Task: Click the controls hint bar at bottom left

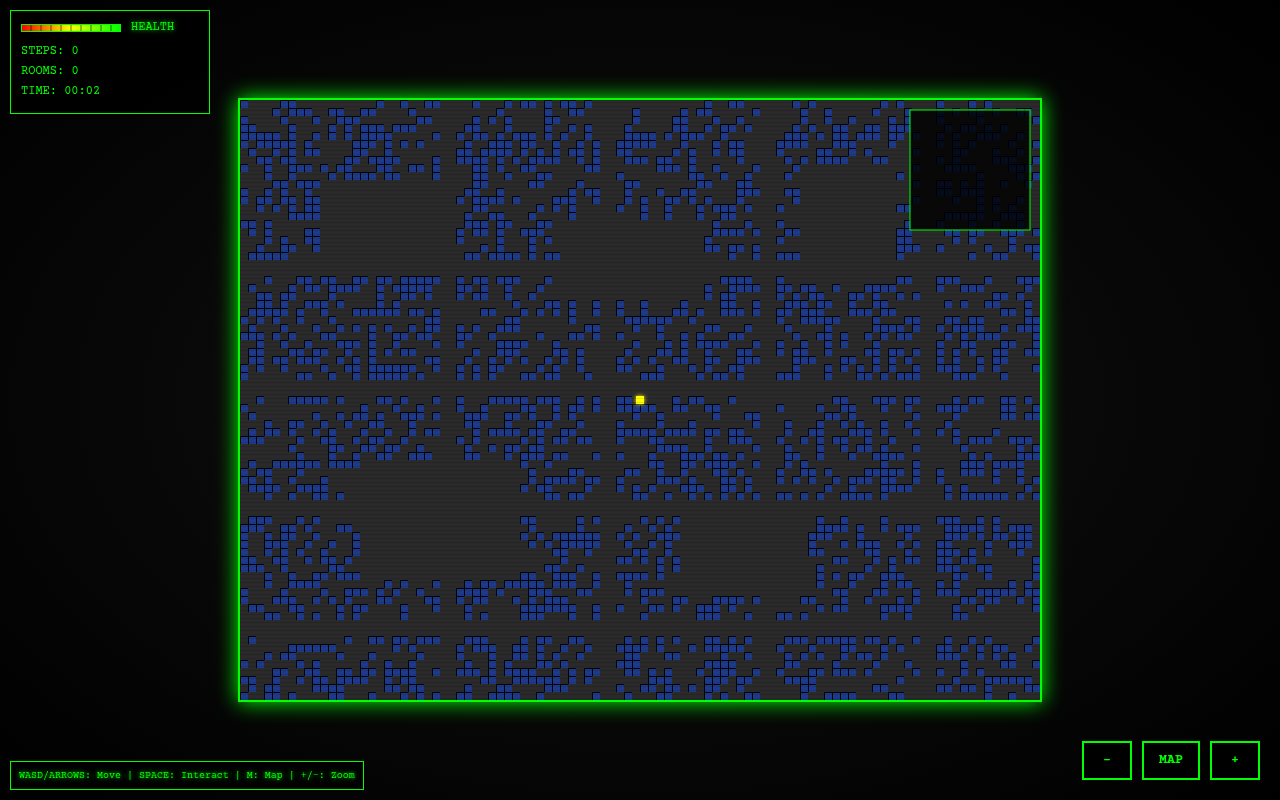Action: [185, 775]
